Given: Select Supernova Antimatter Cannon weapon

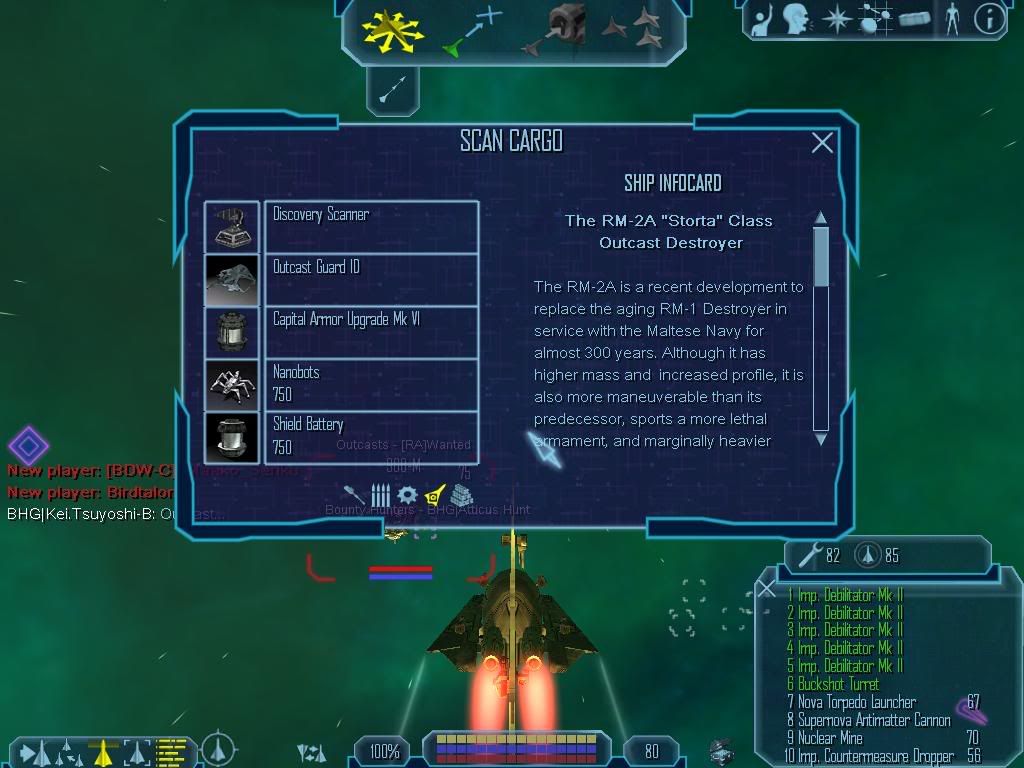Looking at the screenshot, I should click(868, 720).
